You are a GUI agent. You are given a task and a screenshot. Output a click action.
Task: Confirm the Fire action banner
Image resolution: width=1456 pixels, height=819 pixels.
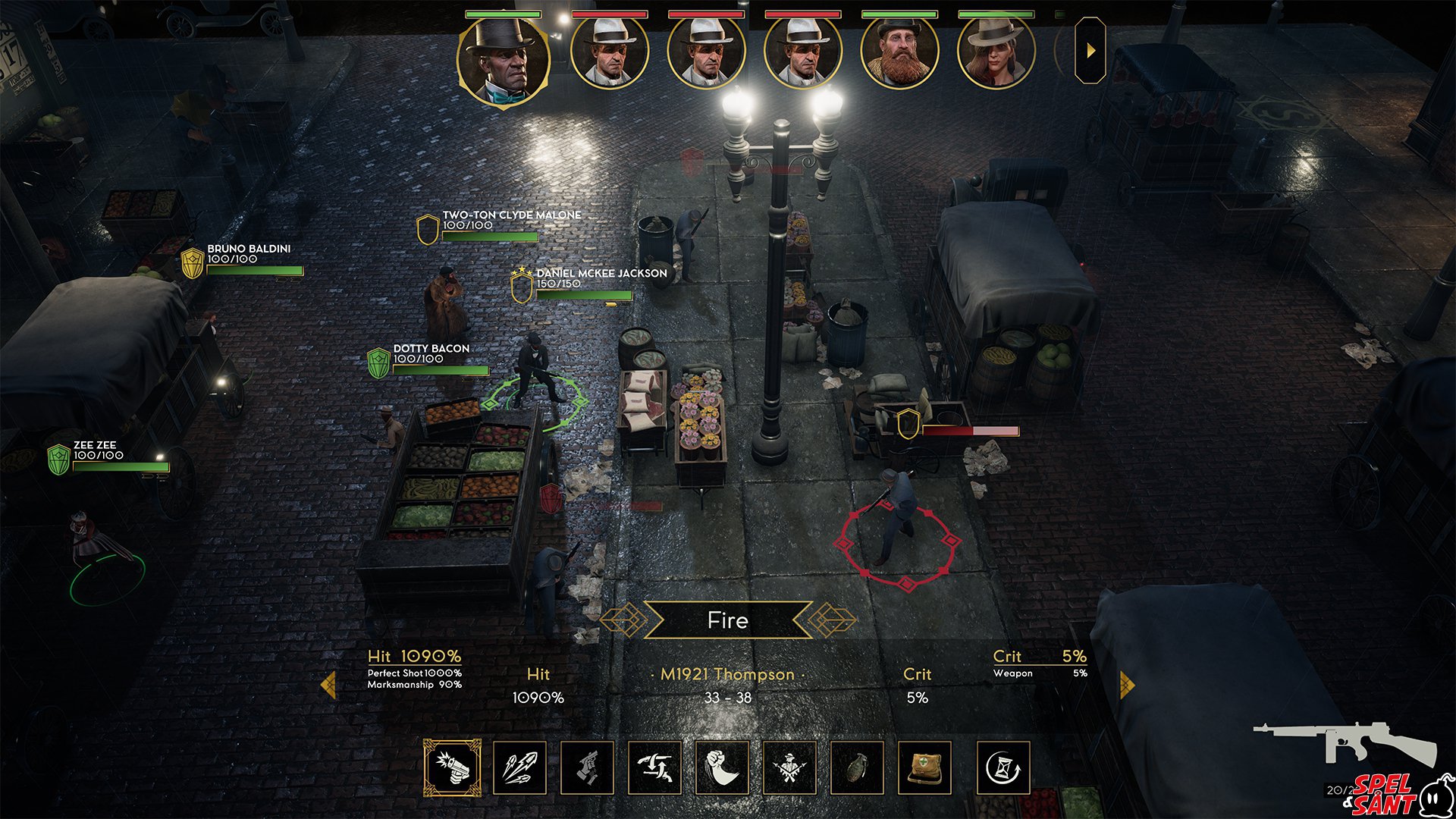coord(727,620)
